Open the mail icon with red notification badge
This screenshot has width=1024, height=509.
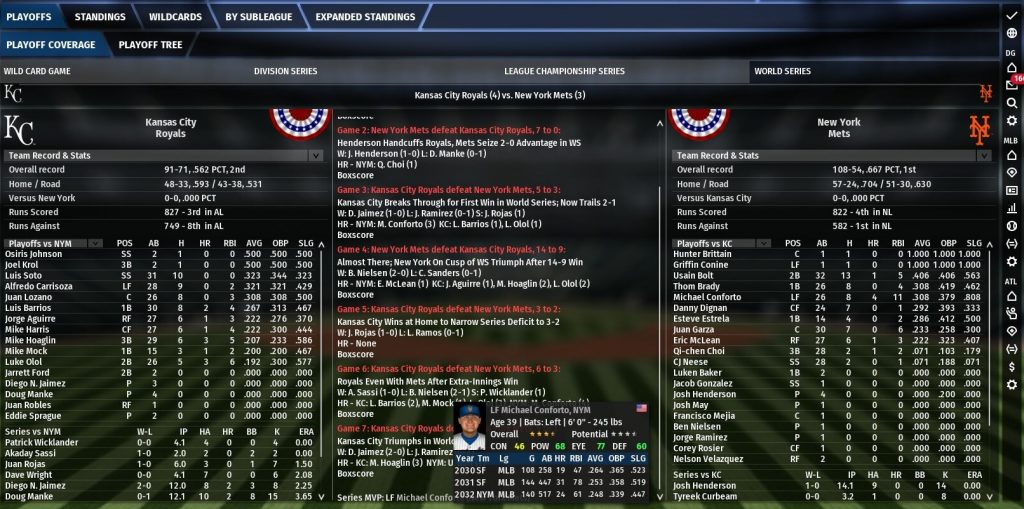pyautogui.click(x=1012, y=84)
